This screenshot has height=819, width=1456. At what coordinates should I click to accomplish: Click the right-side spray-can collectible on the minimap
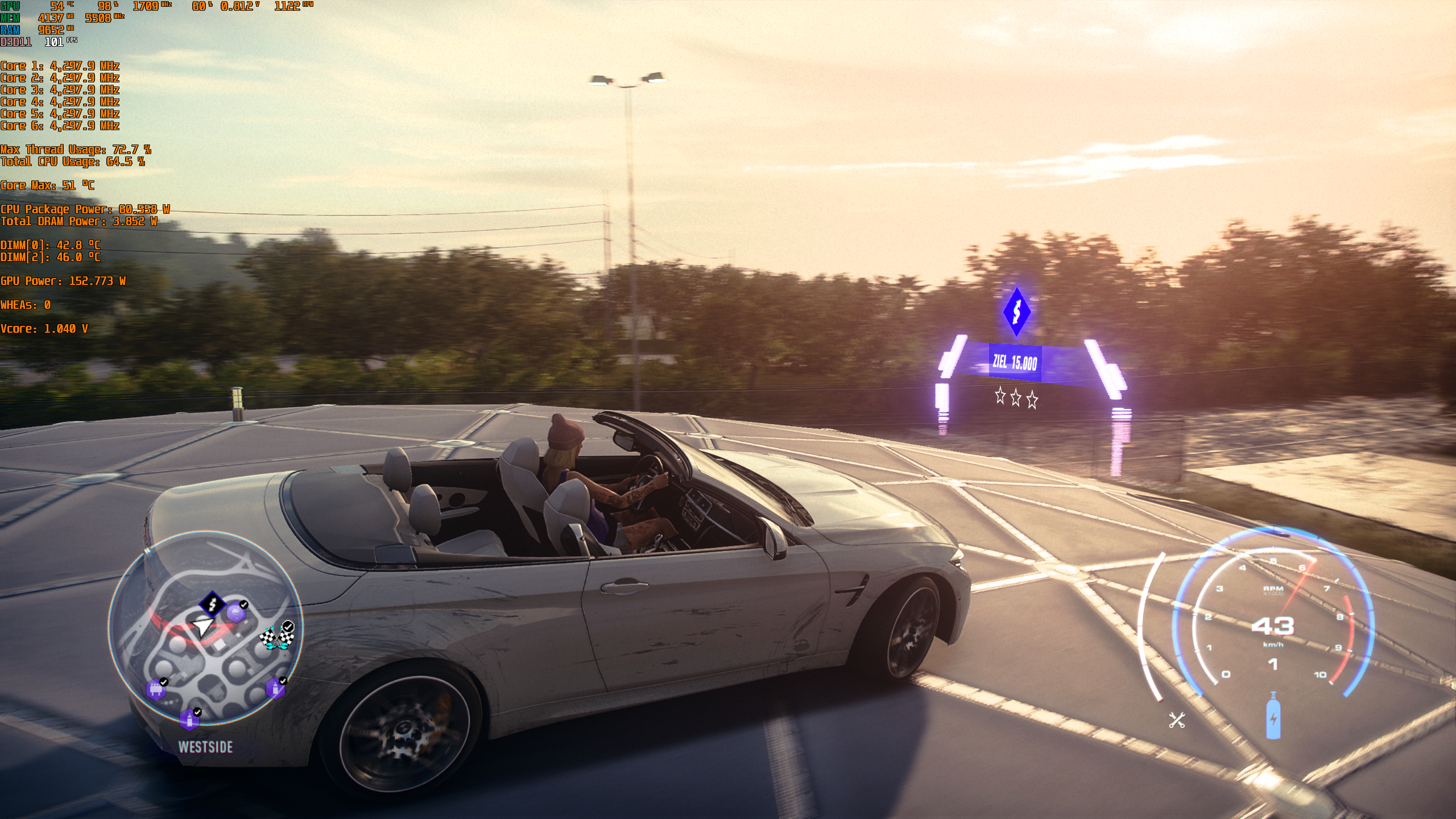[276, 688]
